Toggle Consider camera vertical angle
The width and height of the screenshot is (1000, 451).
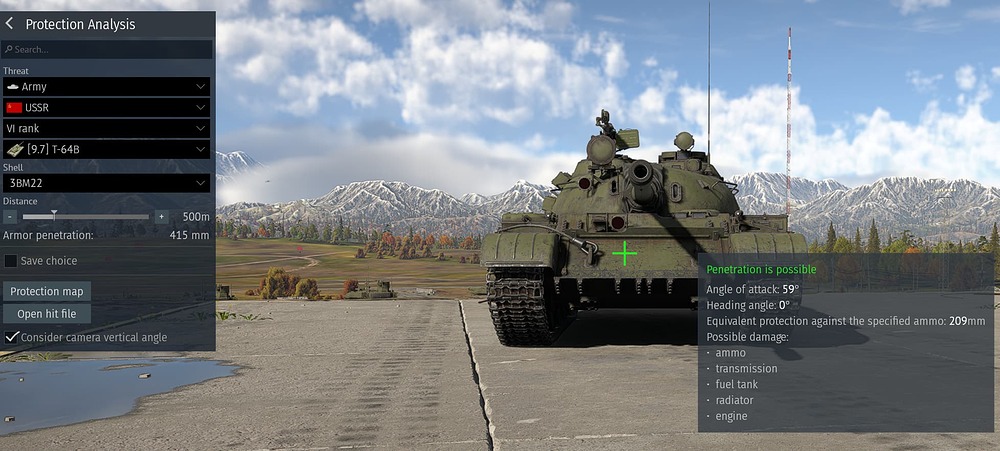pos(11,338)
